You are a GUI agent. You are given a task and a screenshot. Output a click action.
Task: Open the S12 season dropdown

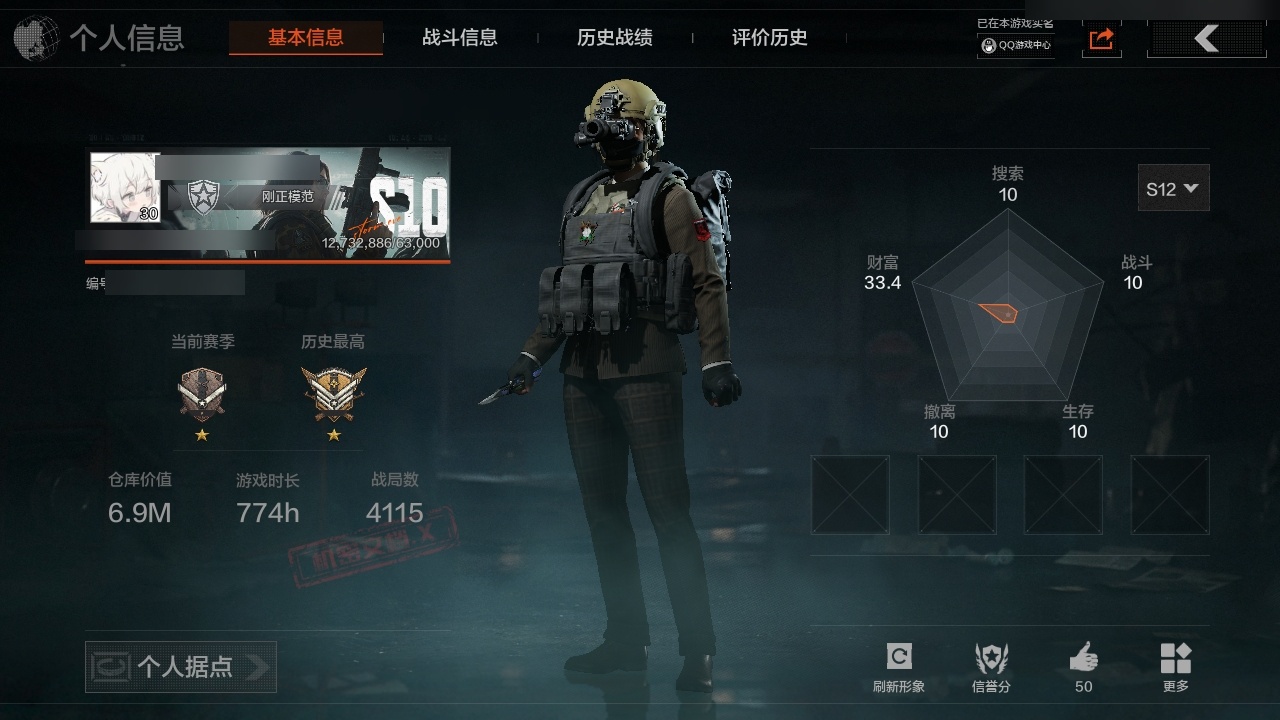1173,188
